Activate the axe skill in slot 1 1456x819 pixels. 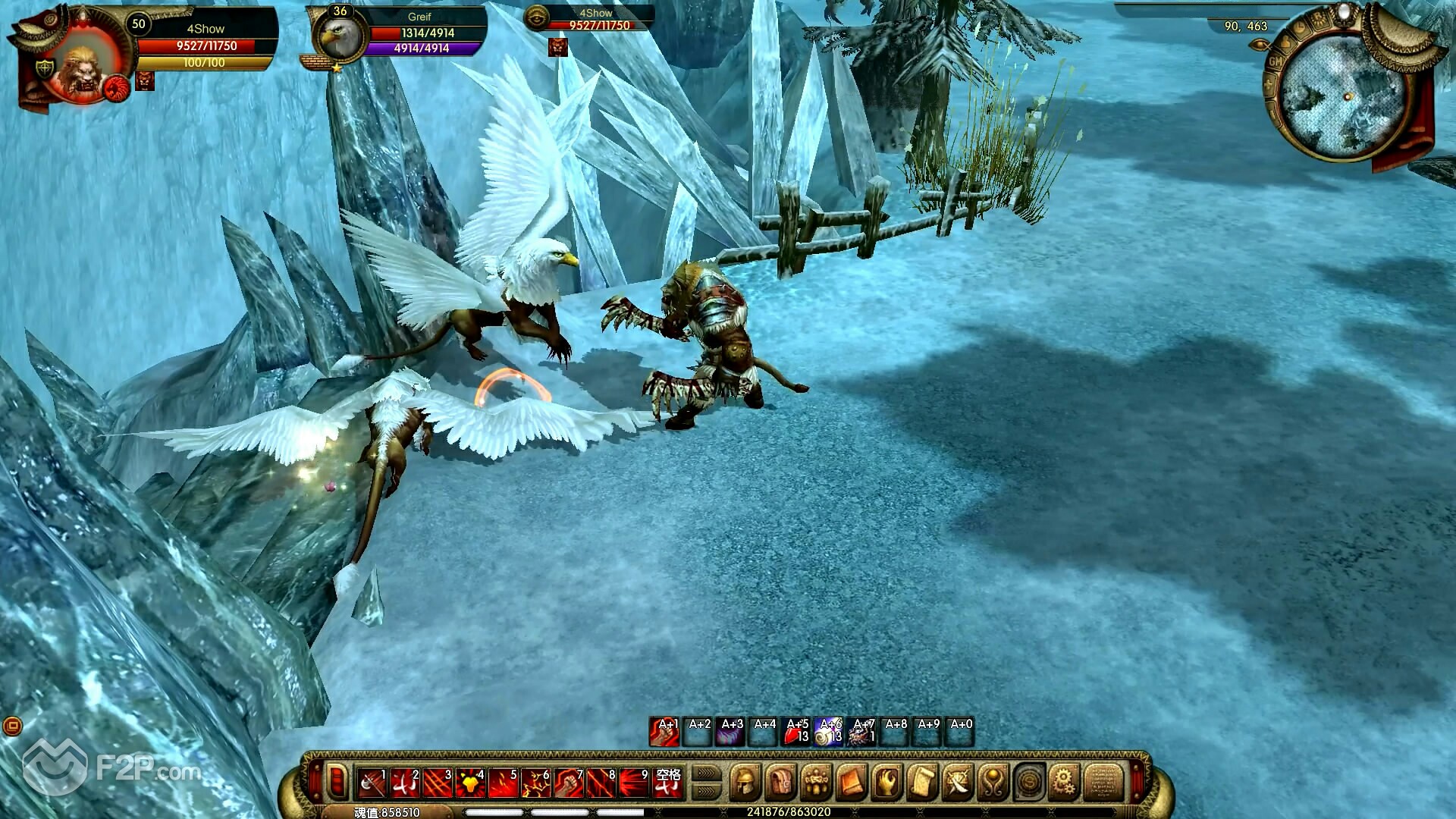(x=372, y=783)
